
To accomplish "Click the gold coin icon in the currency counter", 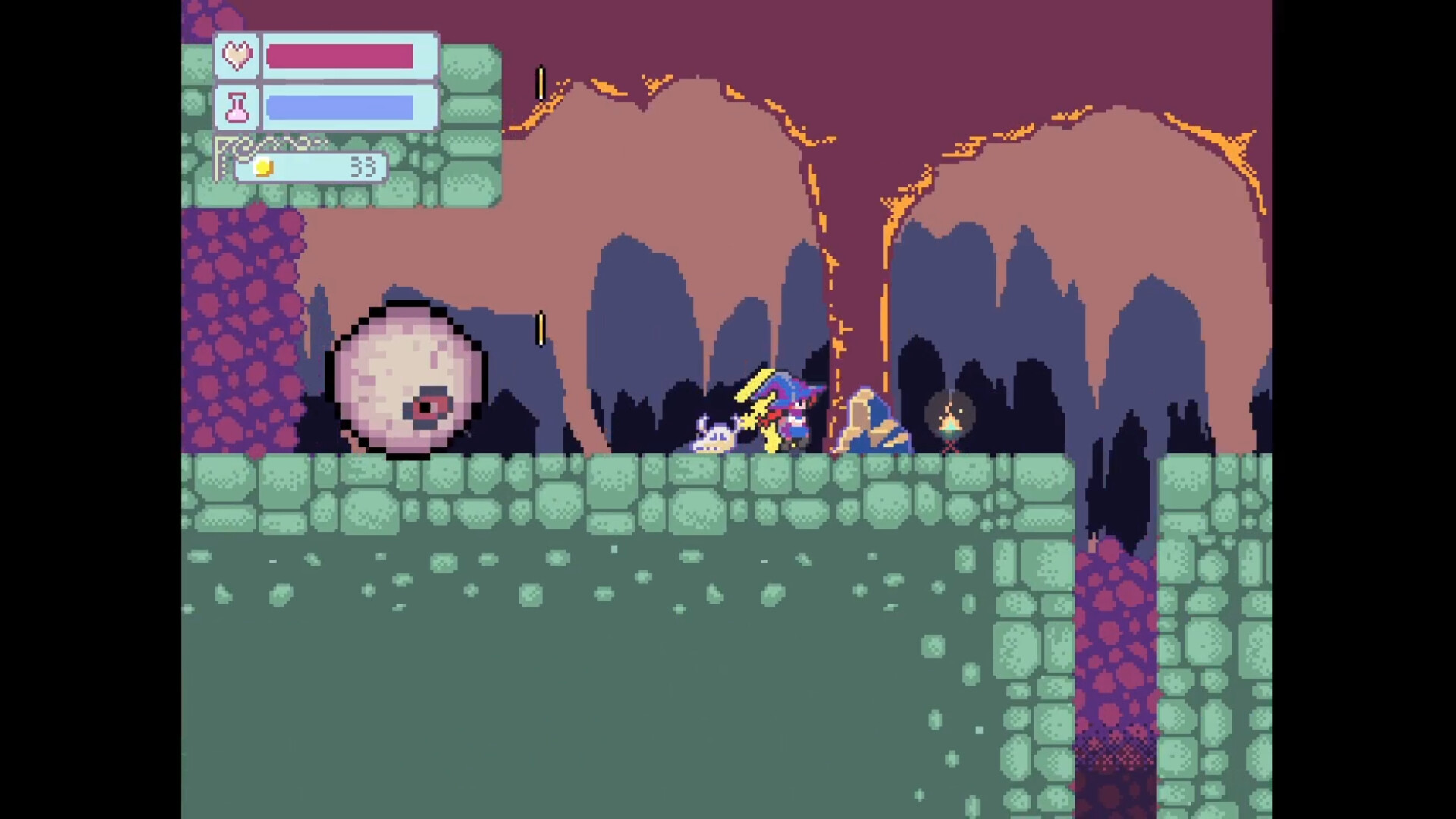I will 262,168.
